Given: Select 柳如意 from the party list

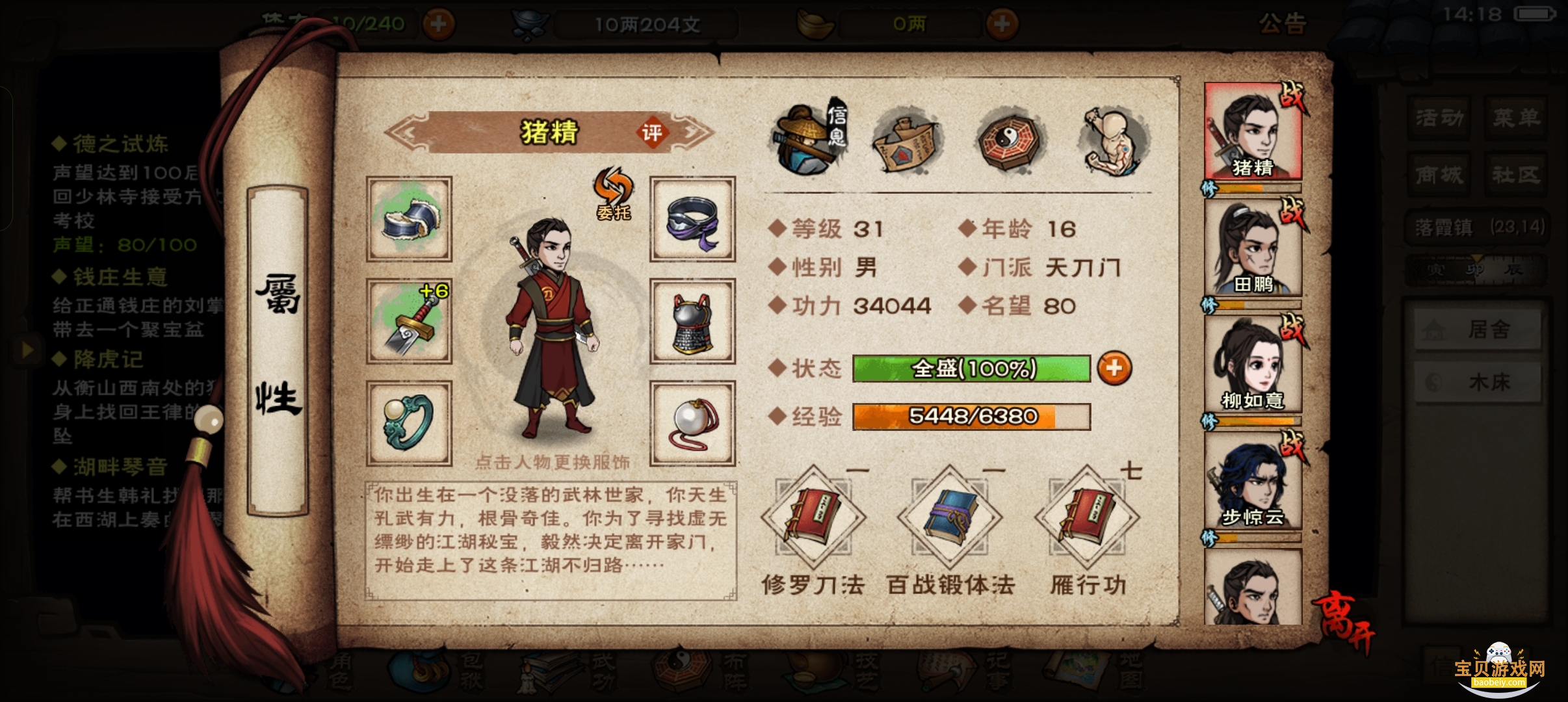Looking at the screenshot, I should [1253, 364].
